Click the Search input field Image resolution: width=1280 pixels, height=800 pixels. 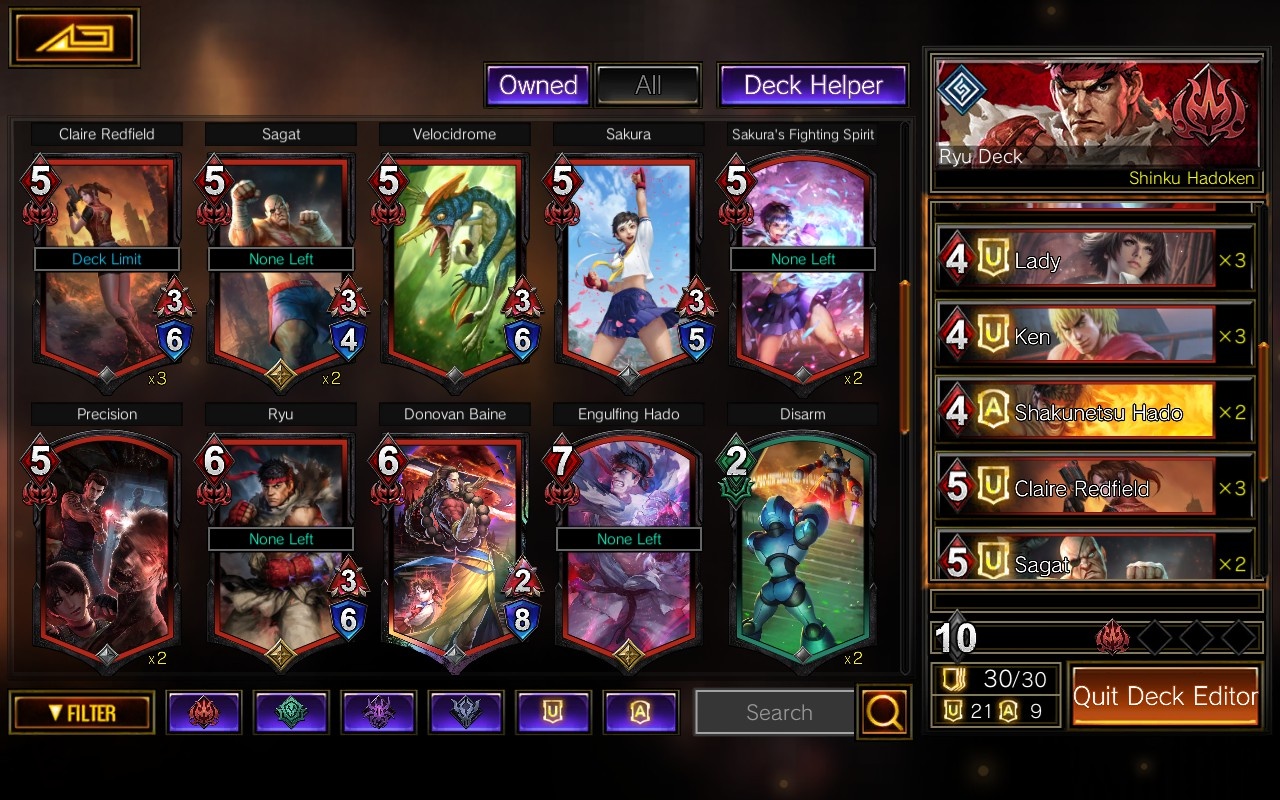tap(775, 712)
